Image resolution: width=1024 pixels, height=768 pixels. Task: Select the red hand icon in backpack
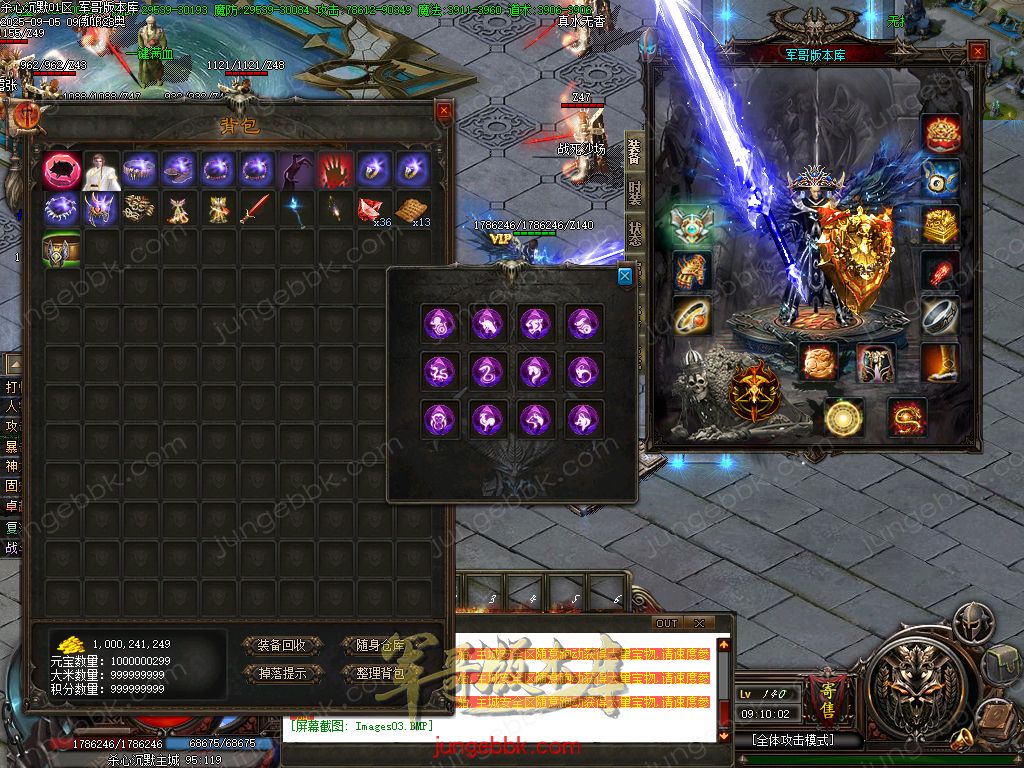pos(335,171)
